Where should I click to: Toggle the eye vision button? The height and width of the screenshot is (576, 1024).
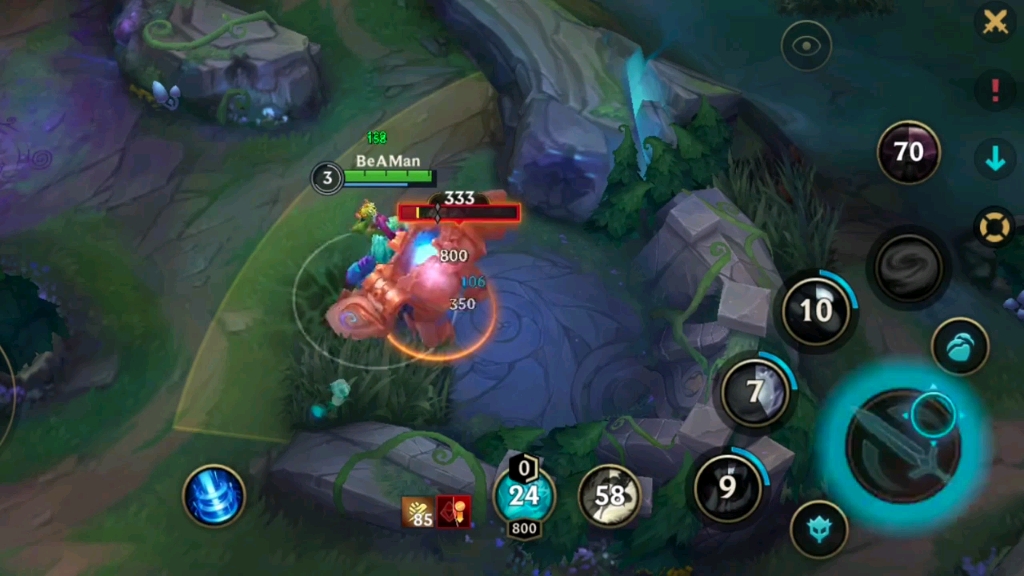(806, 46)
